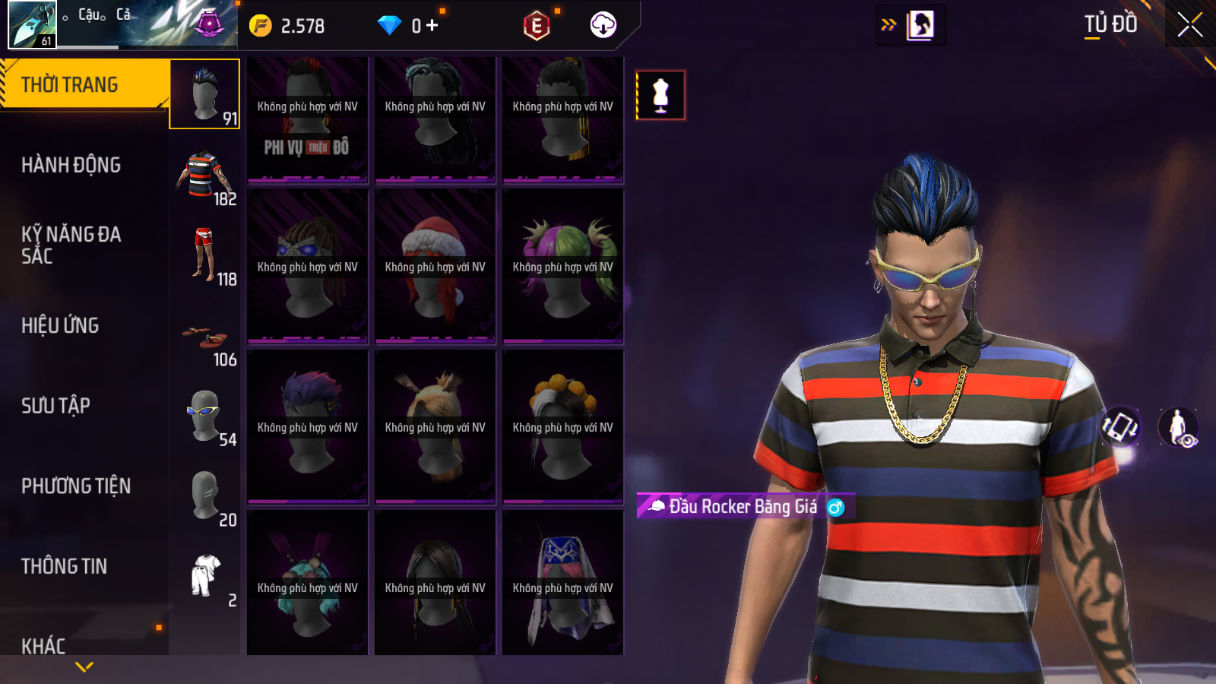The height and width of the screenshot is (684, 1216).
Task: Click the player avatar profile picture
Action: [x=32, y=25]
